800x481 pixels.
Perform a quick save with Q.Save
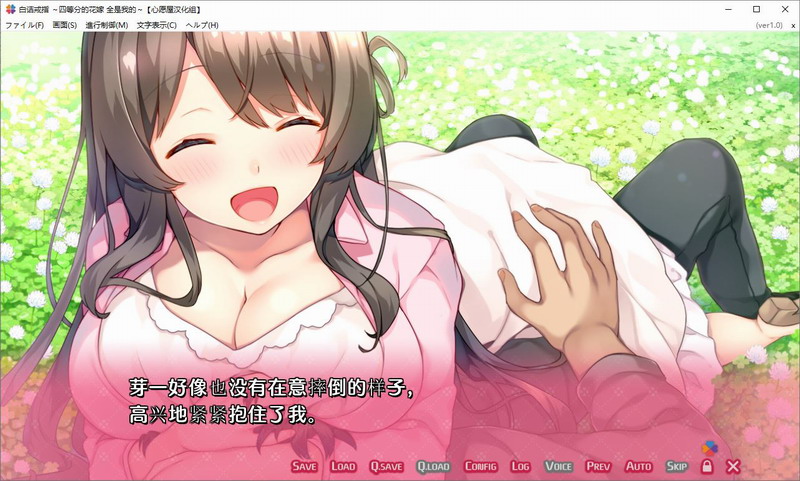(386, 466)
